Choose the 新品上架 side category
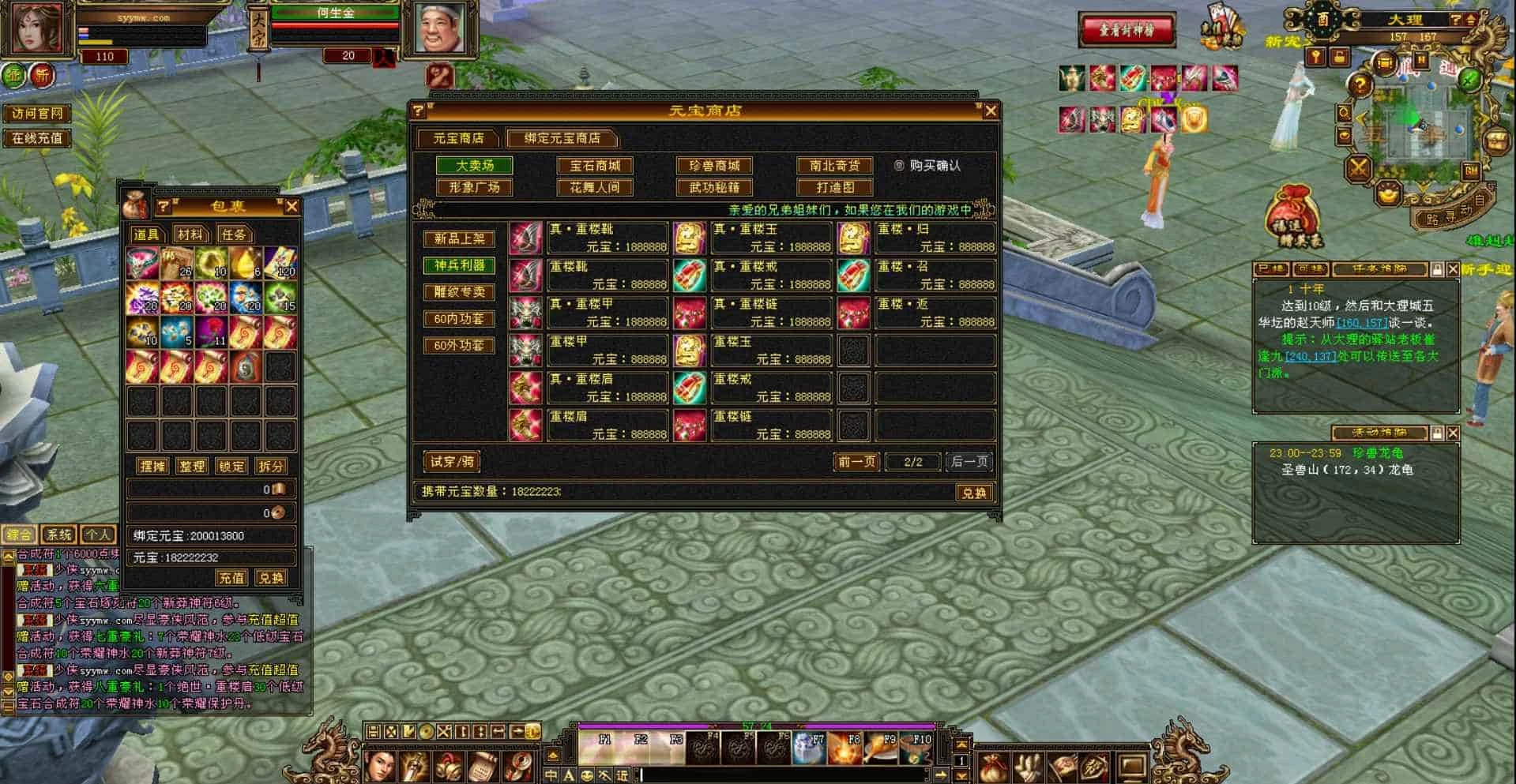The width and height of the screenshot is (1516, 784). (459, 238)
